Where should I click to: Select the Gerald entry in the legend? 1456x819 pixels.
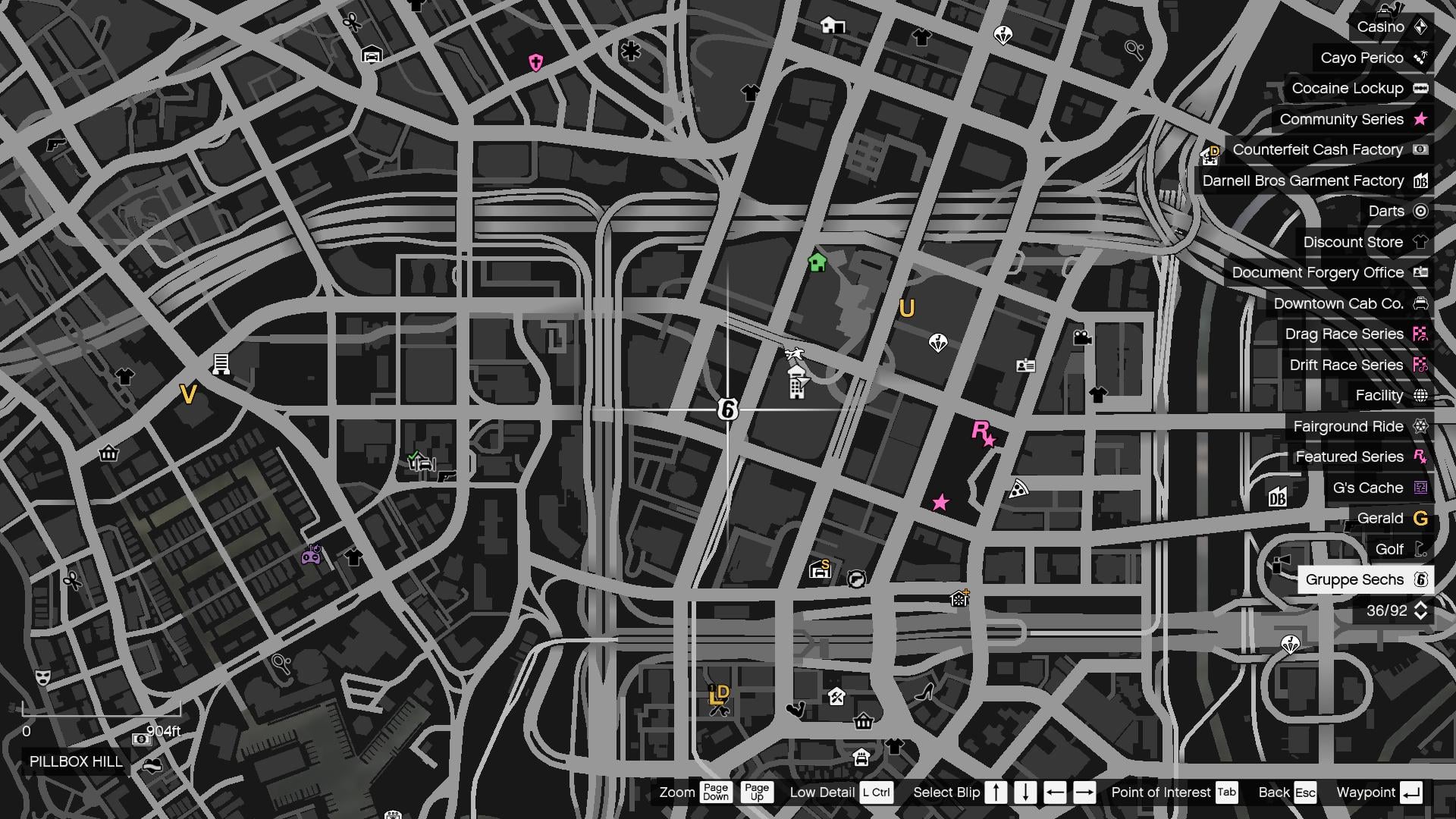click(1386, 518)
